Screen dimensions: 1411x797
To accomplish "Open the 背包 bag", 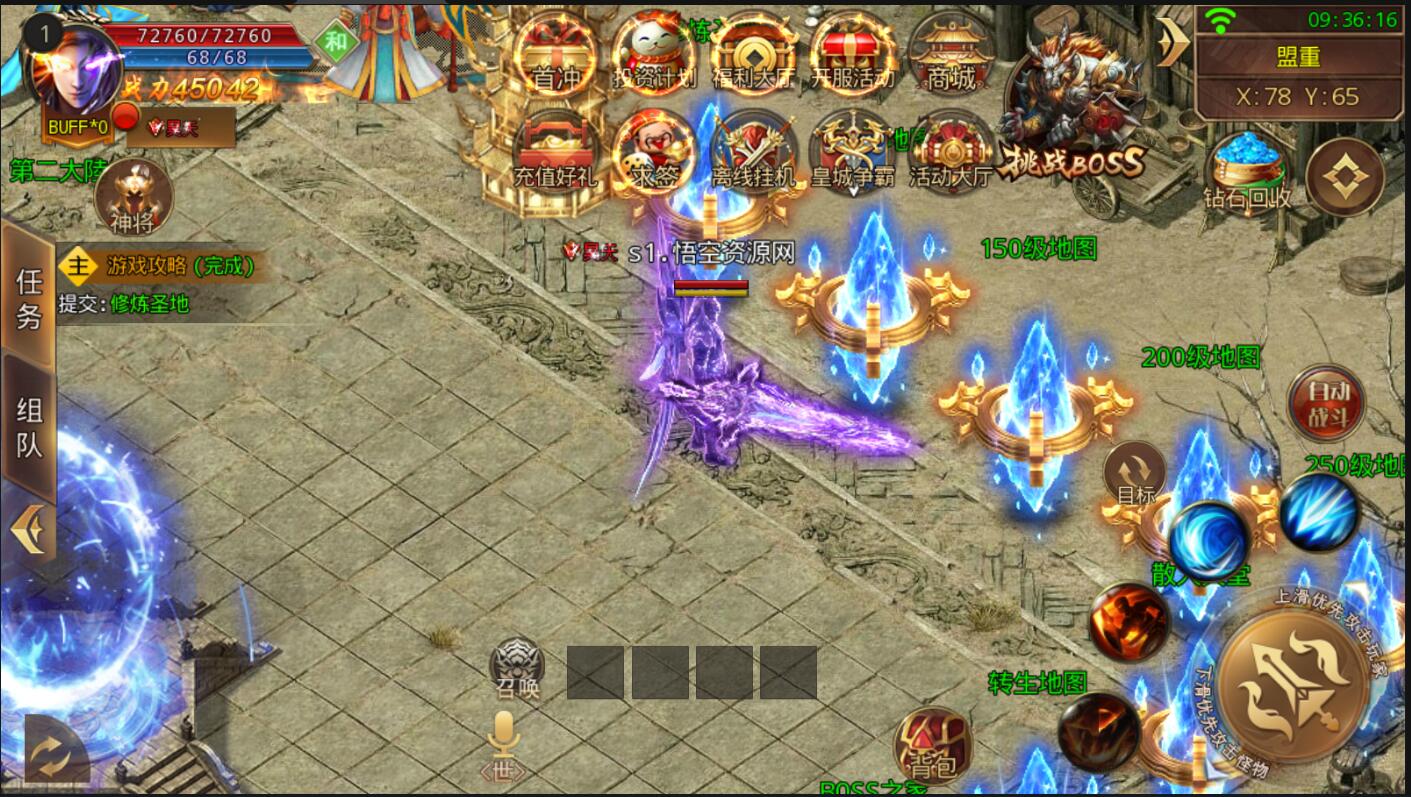I will coord(932,745).
